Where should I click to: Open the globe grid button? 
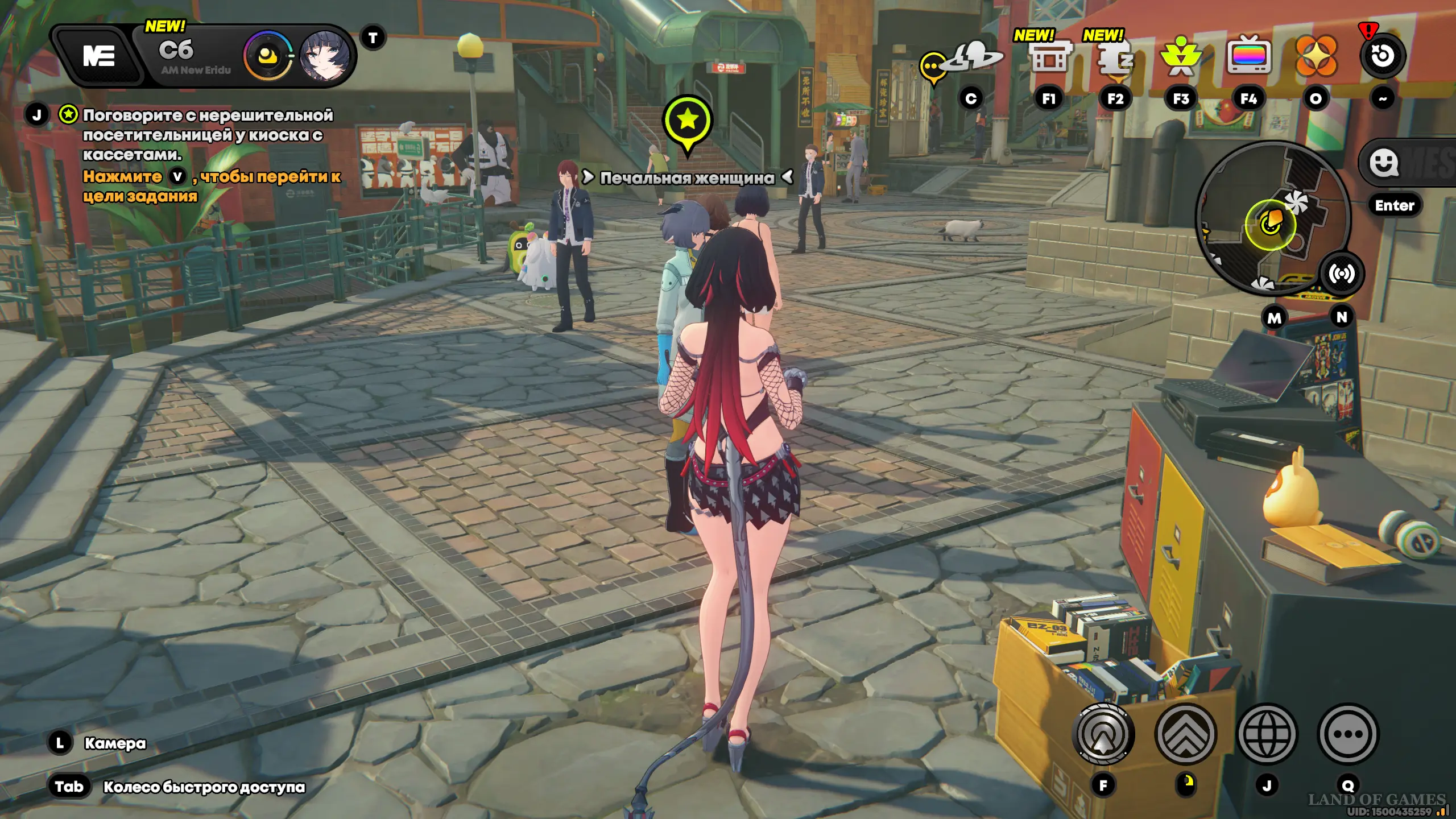(1267, 734)
